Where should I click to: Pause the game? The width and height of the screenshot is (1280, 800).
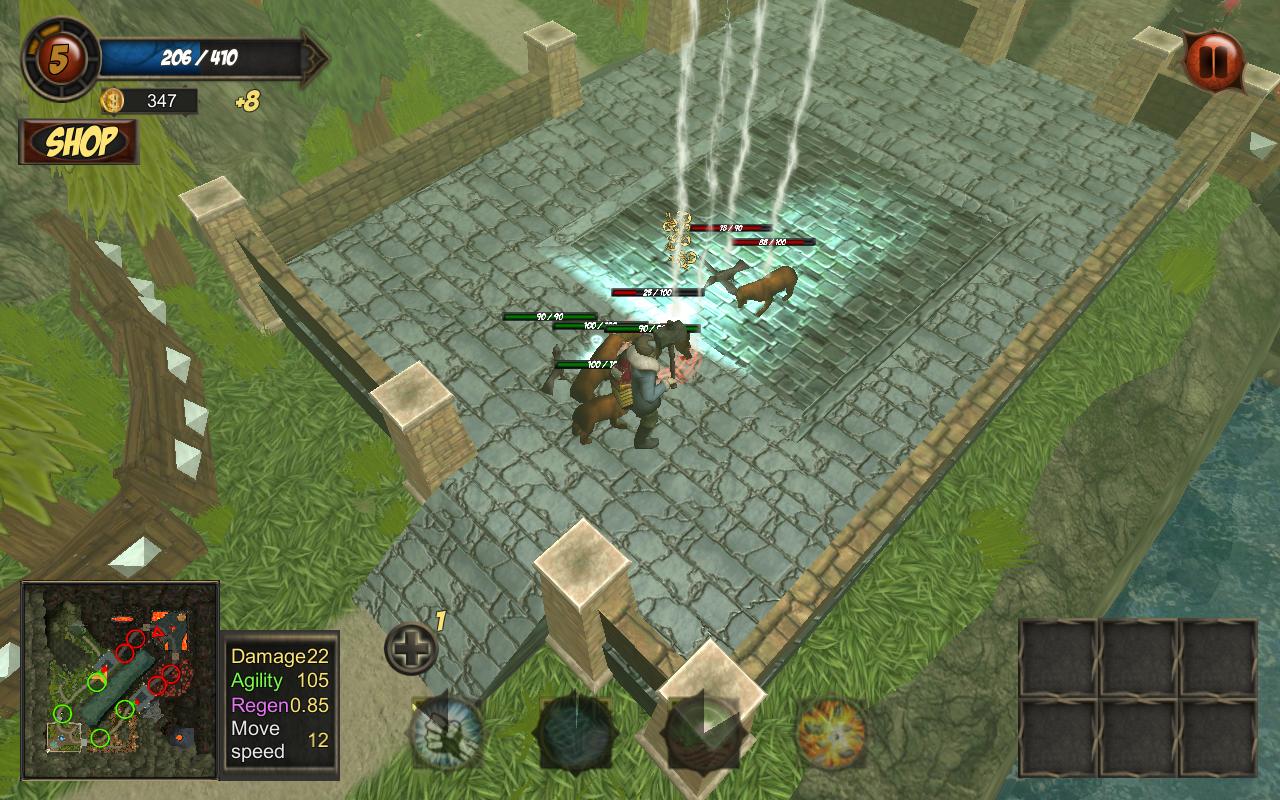tap(1213, 61)
